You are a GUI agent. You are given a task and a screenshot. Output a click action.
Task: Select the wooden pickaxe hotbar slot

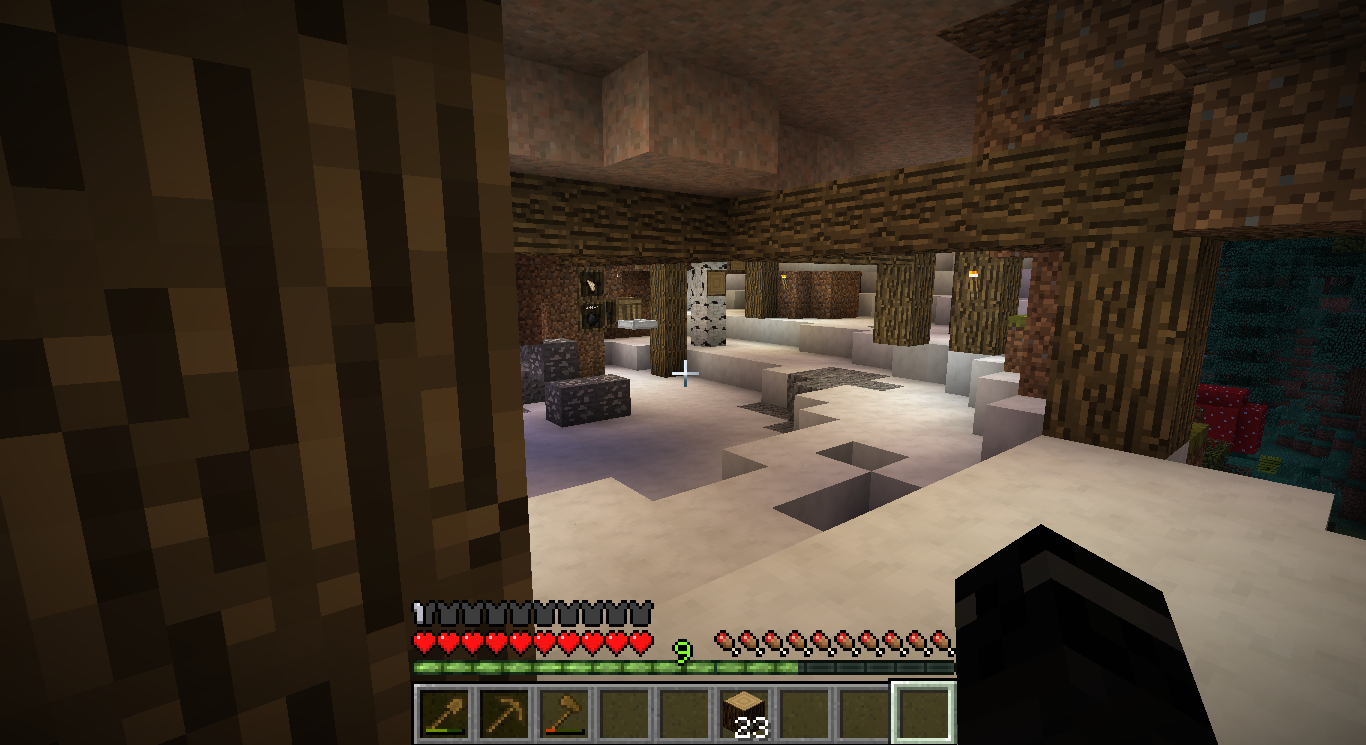[x=503, y=713]
